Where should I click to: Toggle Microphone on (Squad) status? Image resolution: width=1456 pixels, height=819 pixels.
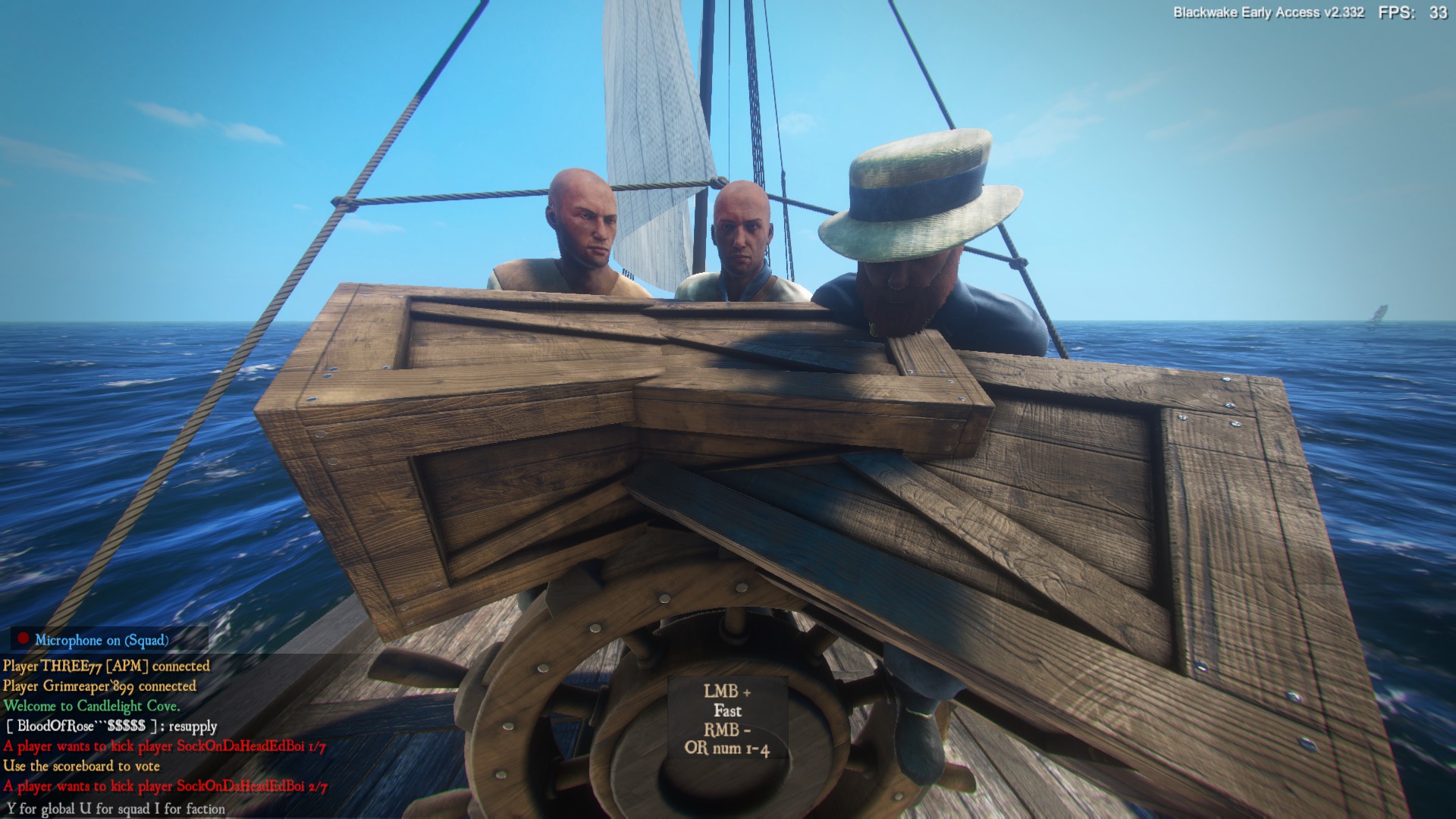[x=101, y=640]
